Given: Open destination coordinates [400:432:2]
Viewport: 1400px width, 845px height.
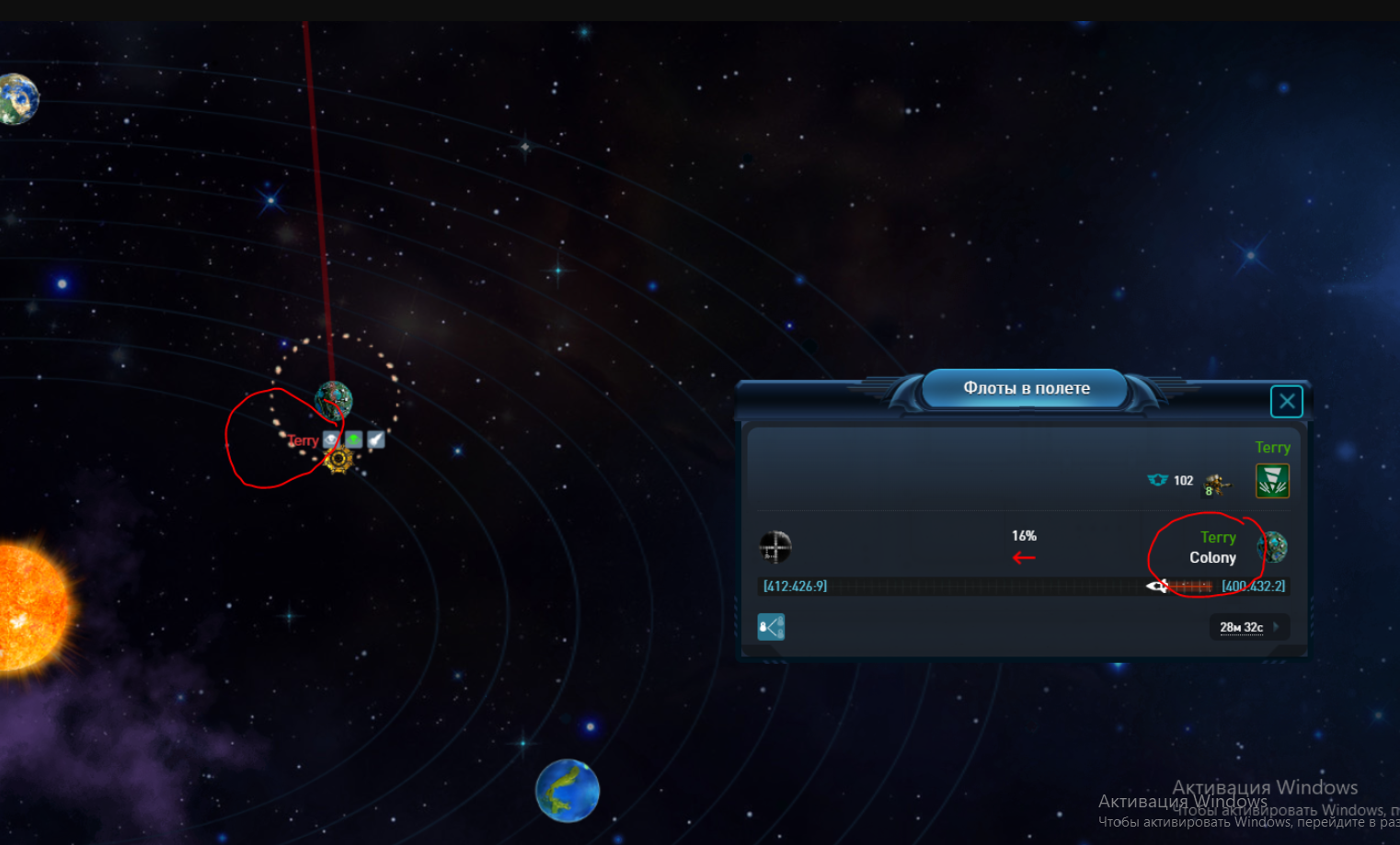Looking at the screenshot, I should pos(1253,587).
